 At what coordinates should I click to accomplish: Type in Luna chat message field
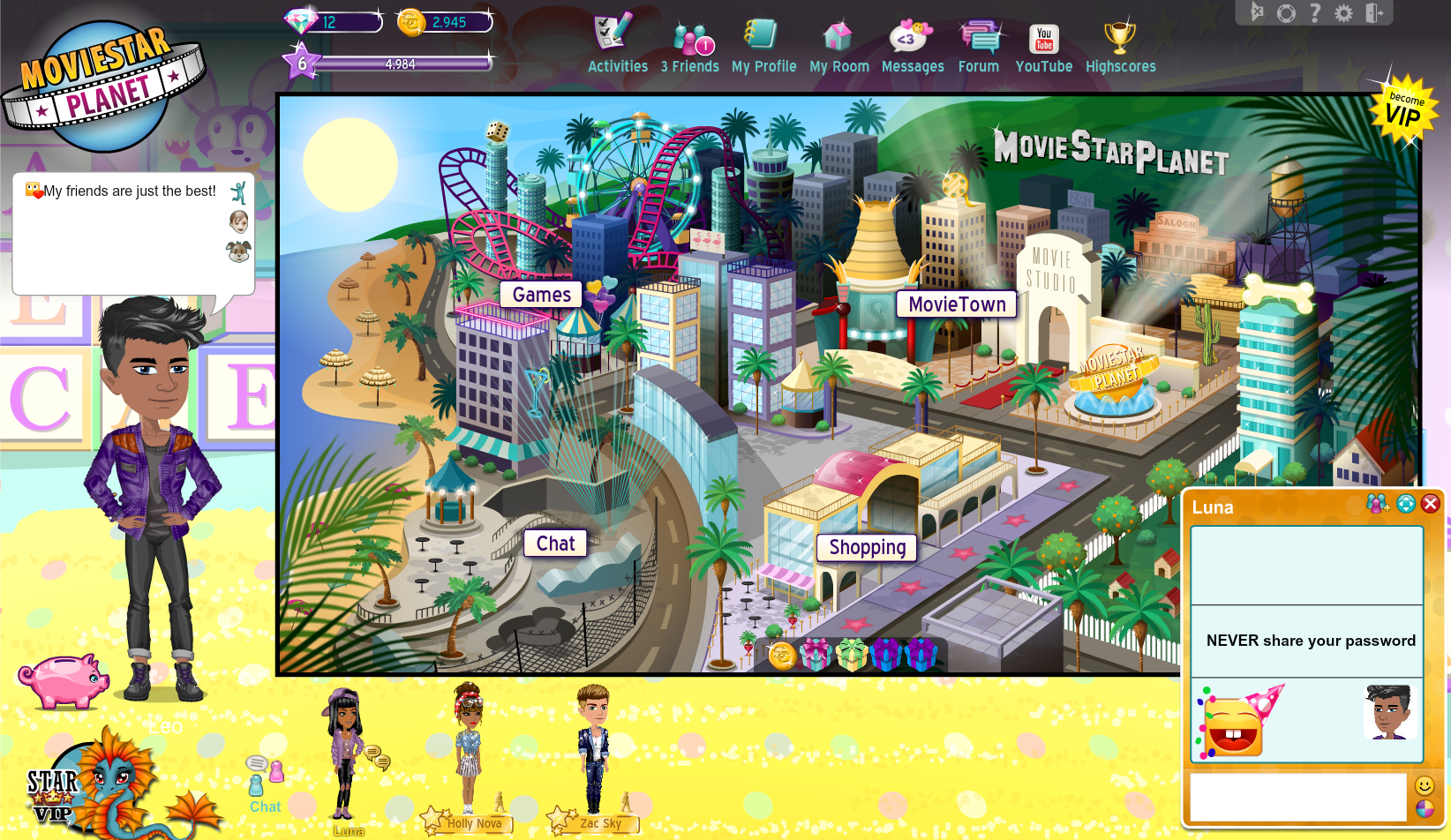tap(1297, 797)
